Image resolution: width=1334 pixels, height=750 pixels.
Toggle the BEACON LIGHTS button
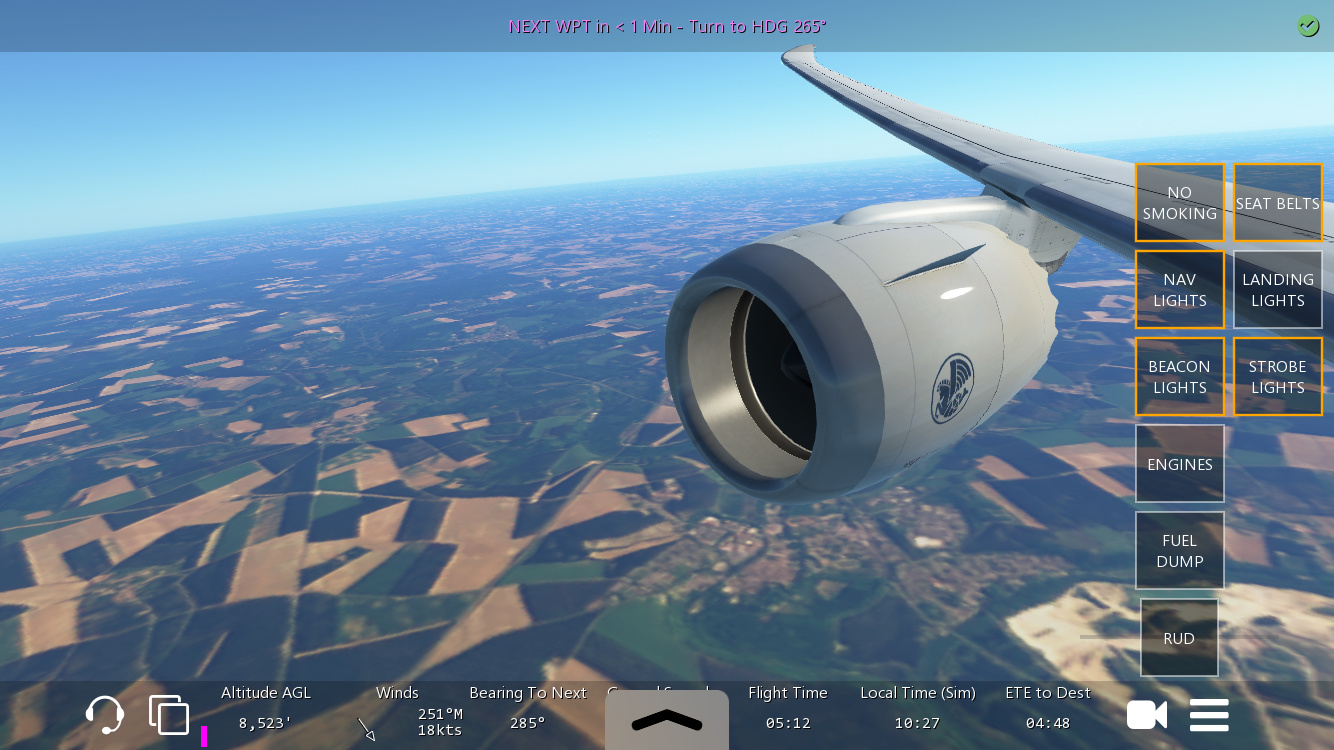pyautogui.click(x=1179, y=377)
